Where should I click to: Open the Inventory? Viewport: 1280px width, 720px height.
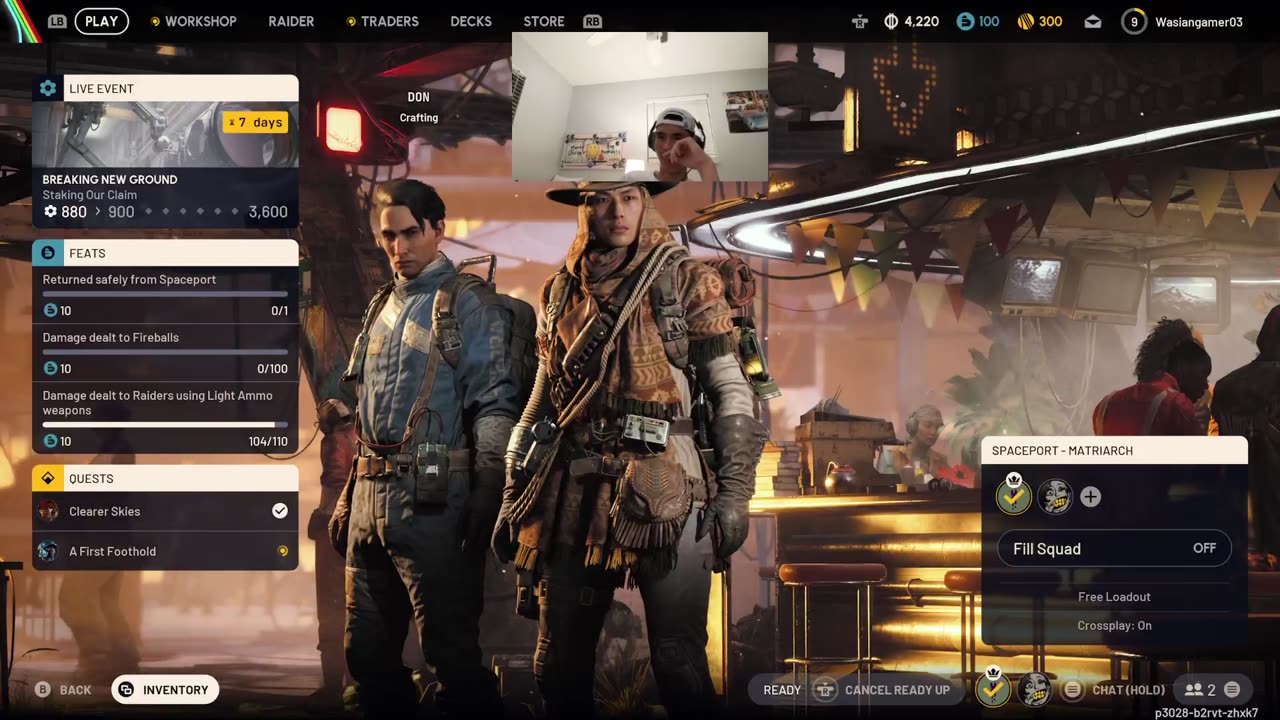tap(165, 690)
